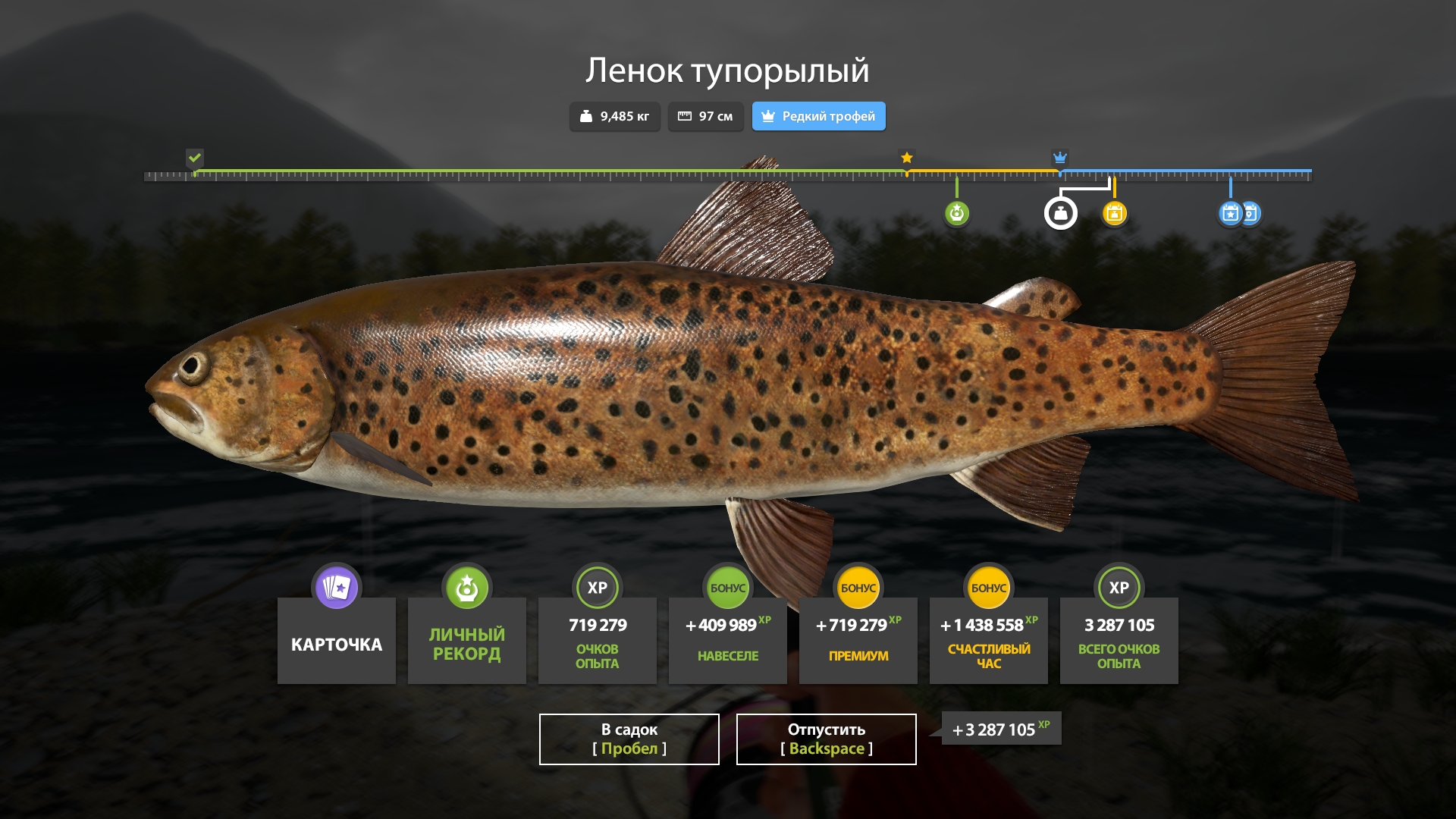Click the green checkmark marker on scale
The height and width of the screenshot is (819, 1456).
pyautogui.click(x=195, y=158)
